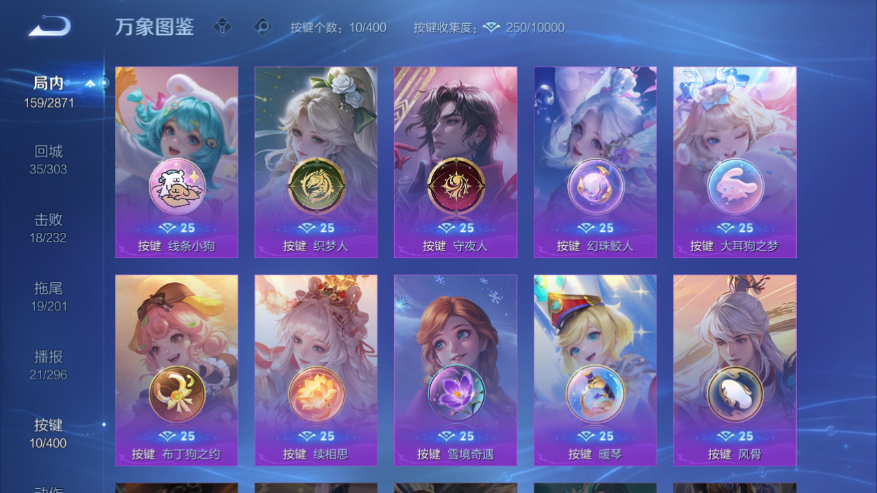Select the 线条小狗 button skin card
The width and height of the screenshot is (877, 493).
click(x=177, y=162)
